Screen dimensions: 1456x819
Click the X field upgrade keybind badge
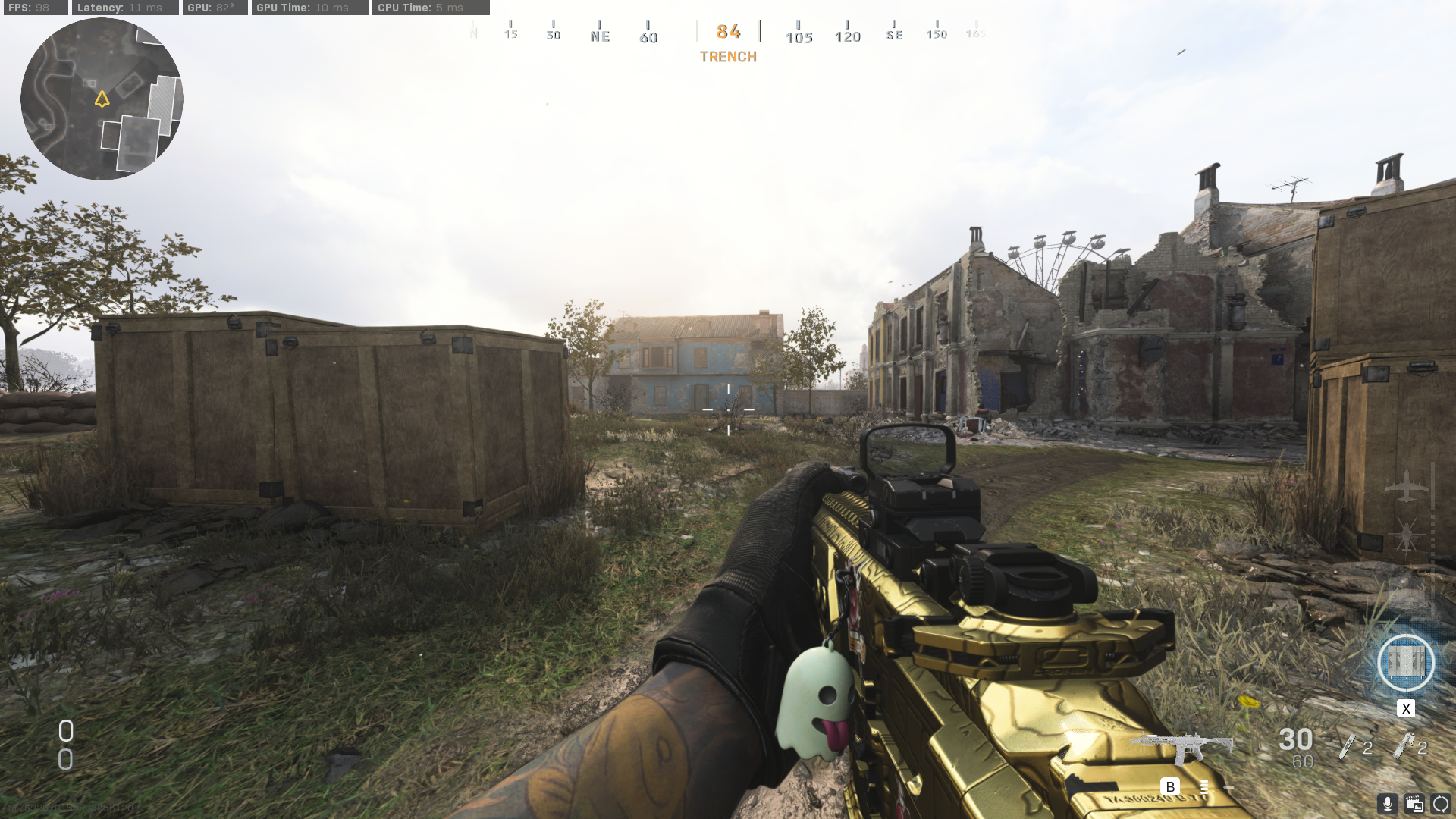1406,708
